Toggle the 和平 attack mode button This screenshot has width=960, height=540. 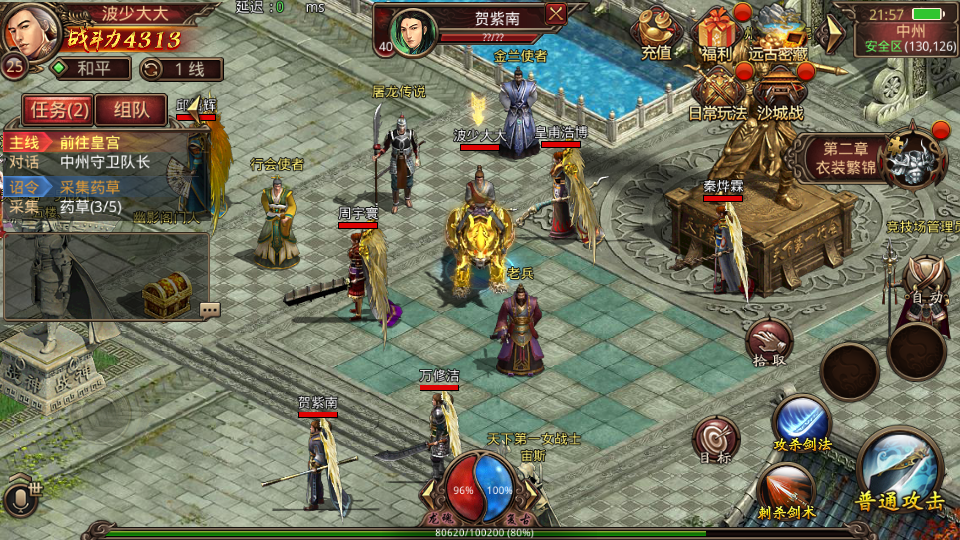click(x=91, y=69)
